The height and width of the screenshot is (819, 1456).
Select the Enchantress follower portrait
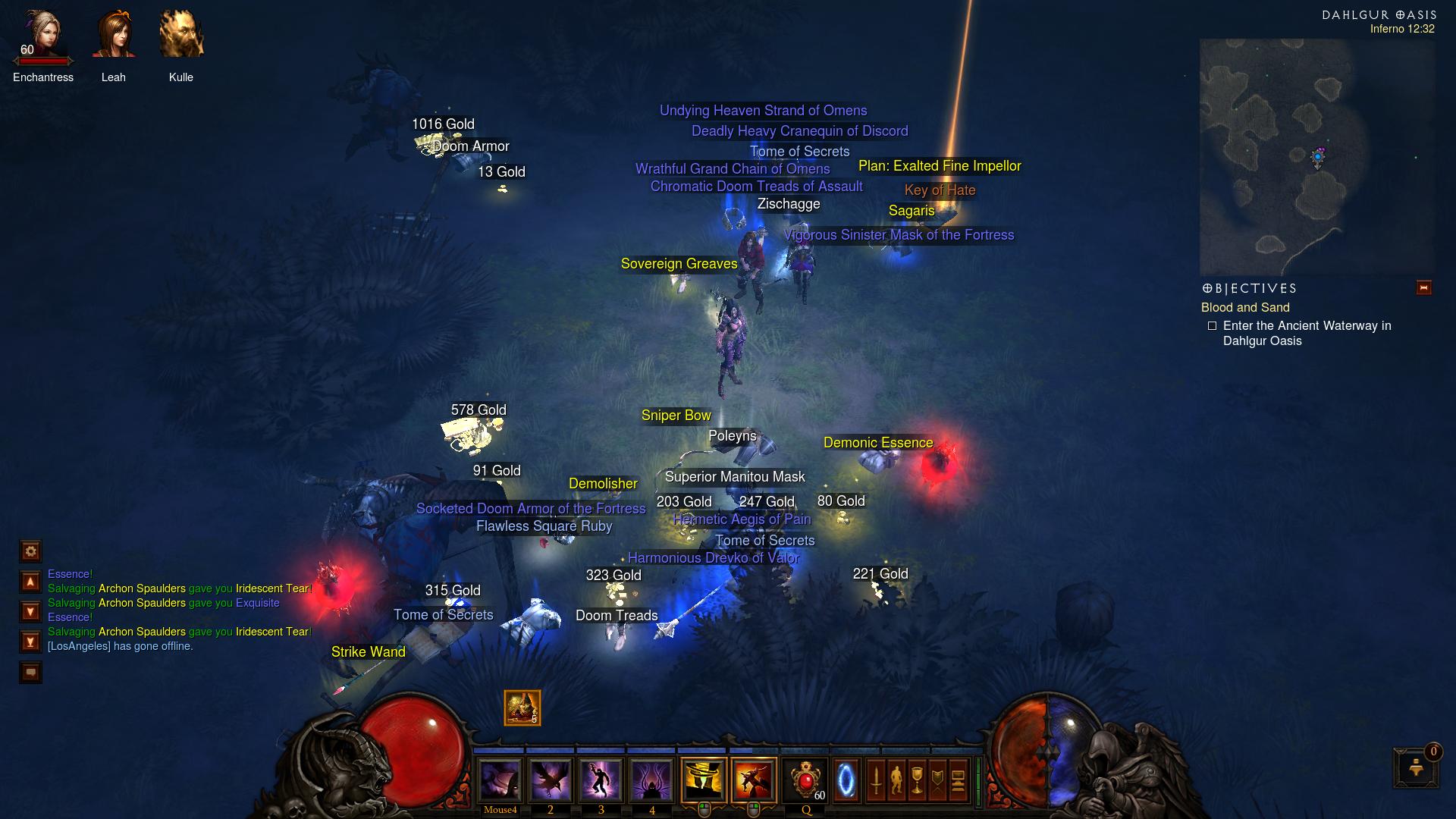[42, 36]
